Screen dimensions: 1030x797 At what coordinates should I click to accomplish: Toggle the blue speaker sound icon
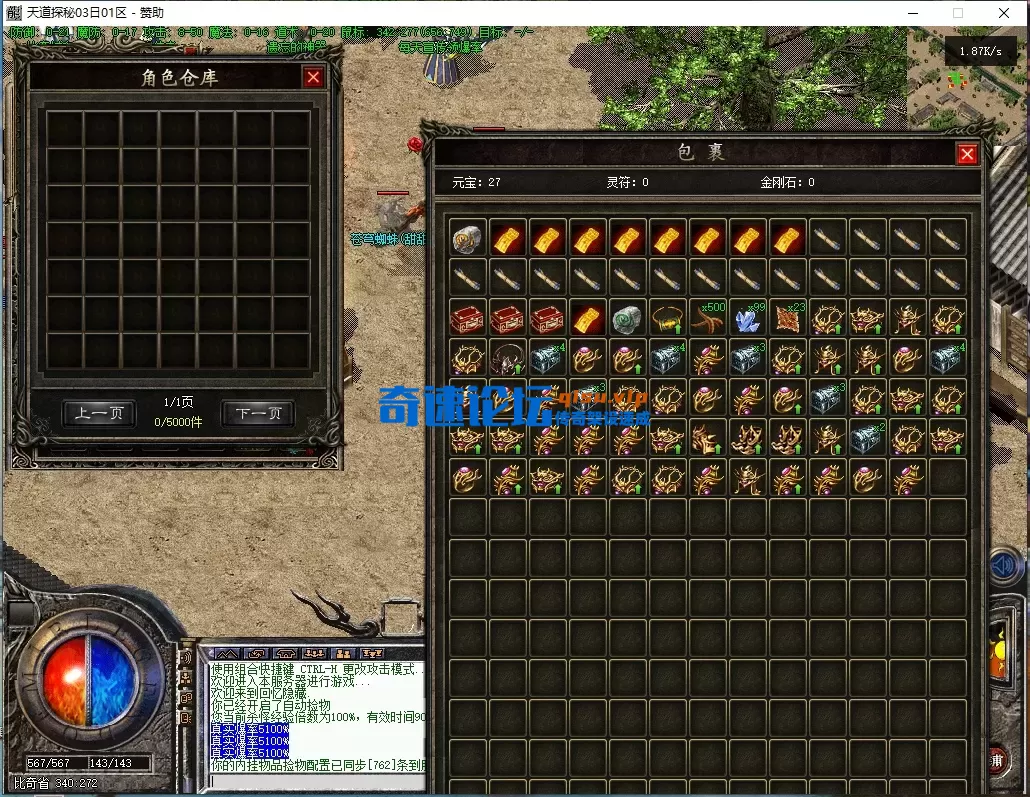pyautogui.click(x=1002, y=567)
